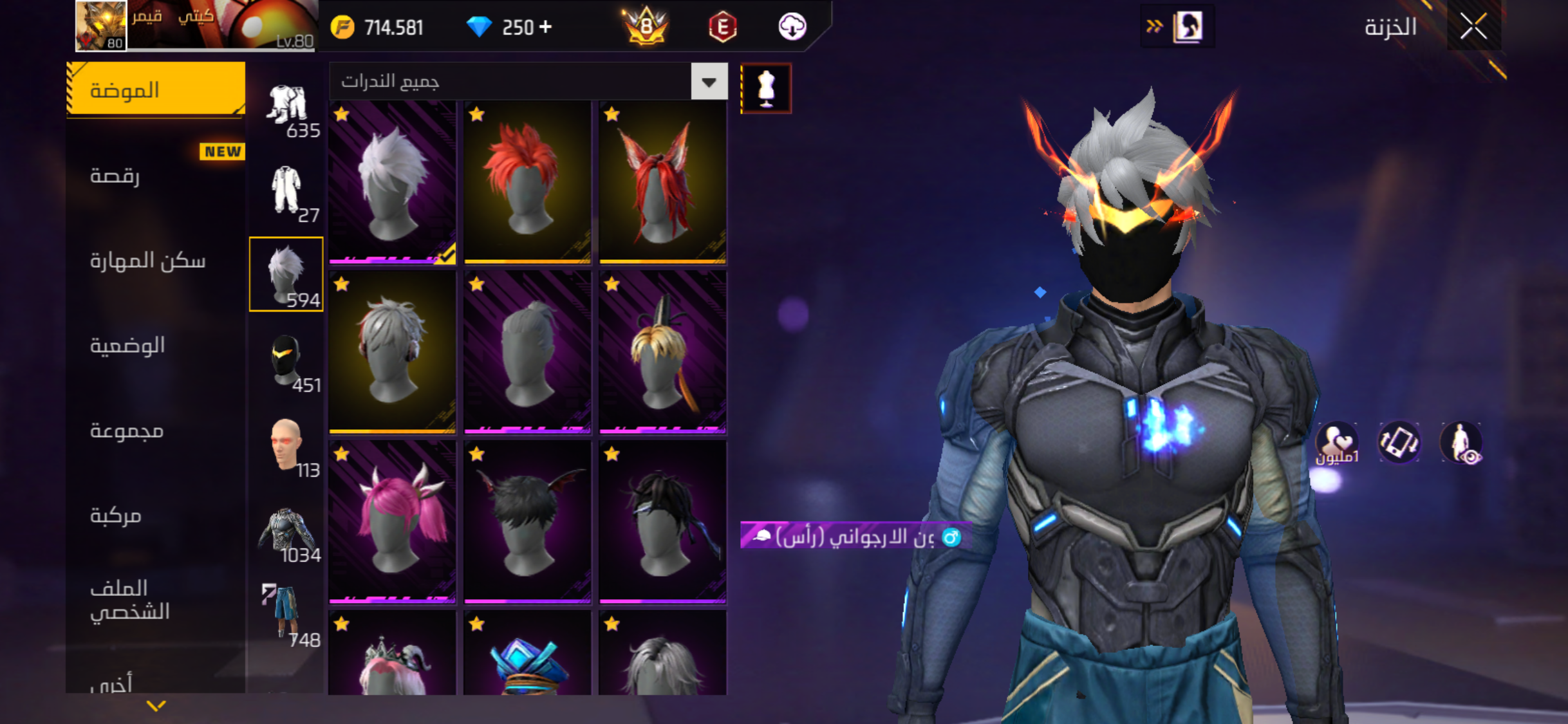Screen dimensions: 1568x724
Task: Choose the mask category showing 451
Action: tap(287, 362)
